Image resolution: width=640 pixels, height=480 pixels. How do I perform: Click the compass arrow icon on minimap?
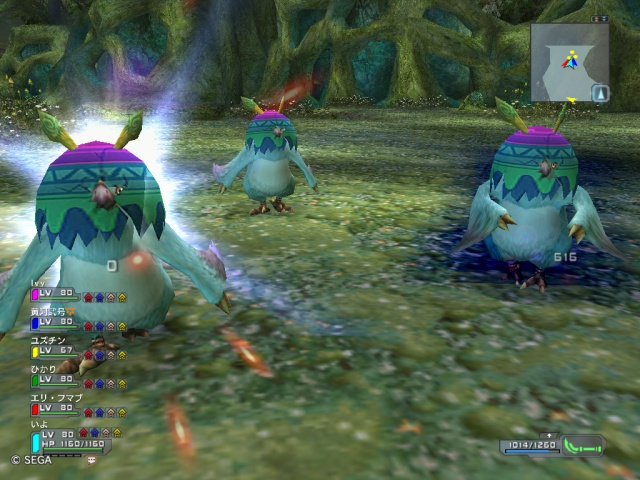pyautogui.click(x=599, y=93)
